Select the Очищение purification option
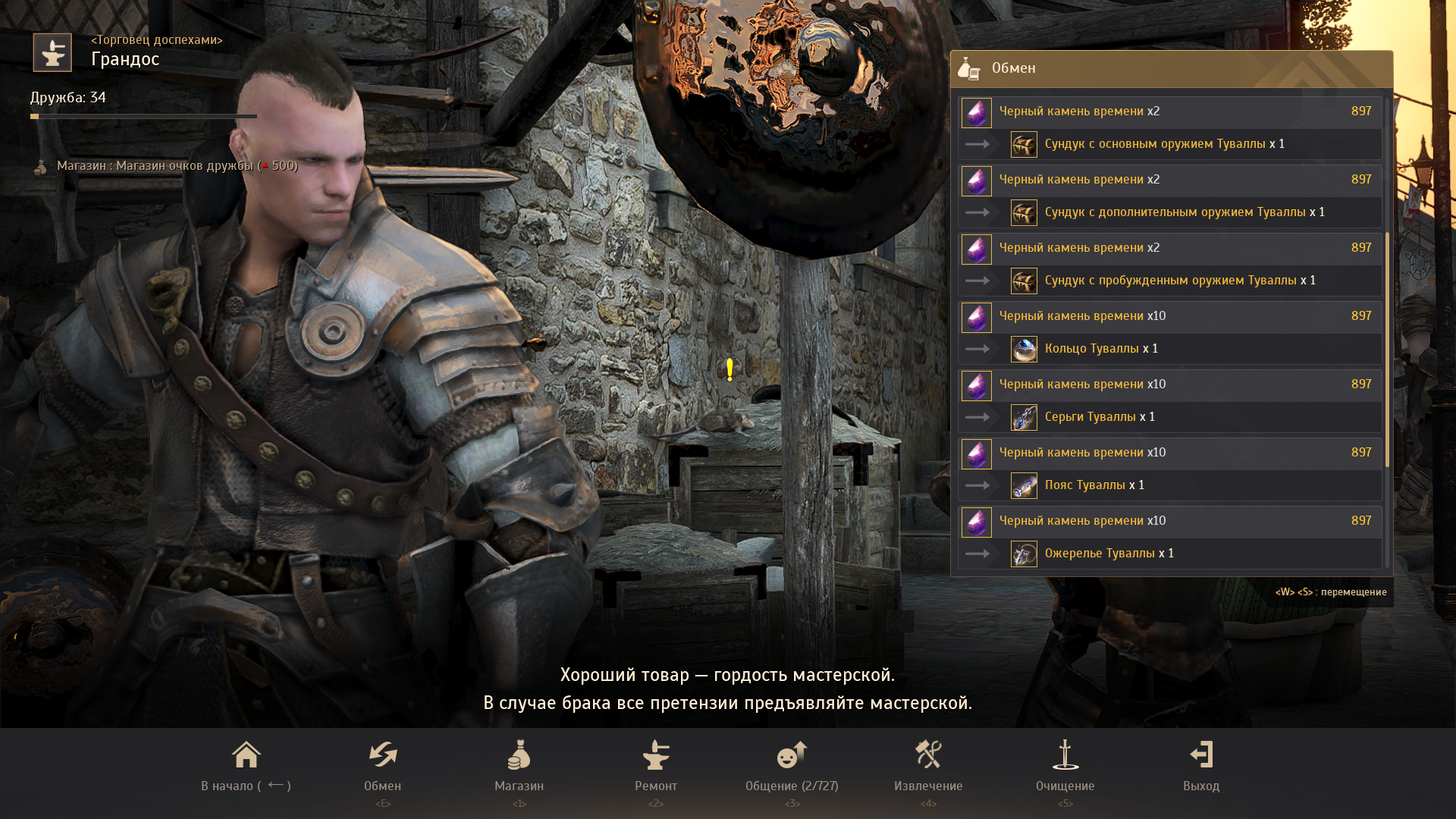Screen dimensions: 1456x819 1065,766
